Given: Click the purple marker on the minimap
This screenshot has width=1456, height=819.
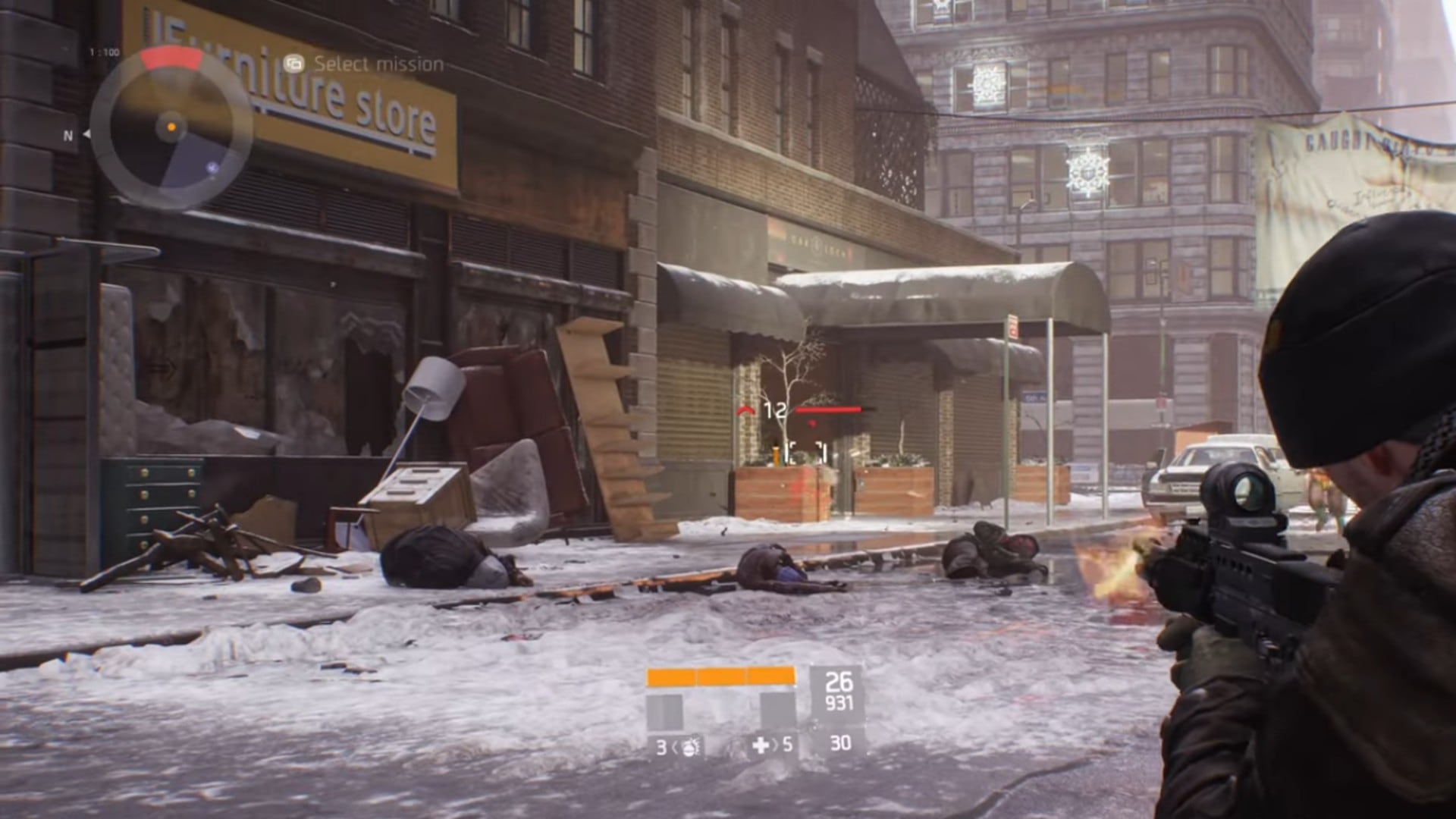Looking at the screenshot, I should point(213,168).
